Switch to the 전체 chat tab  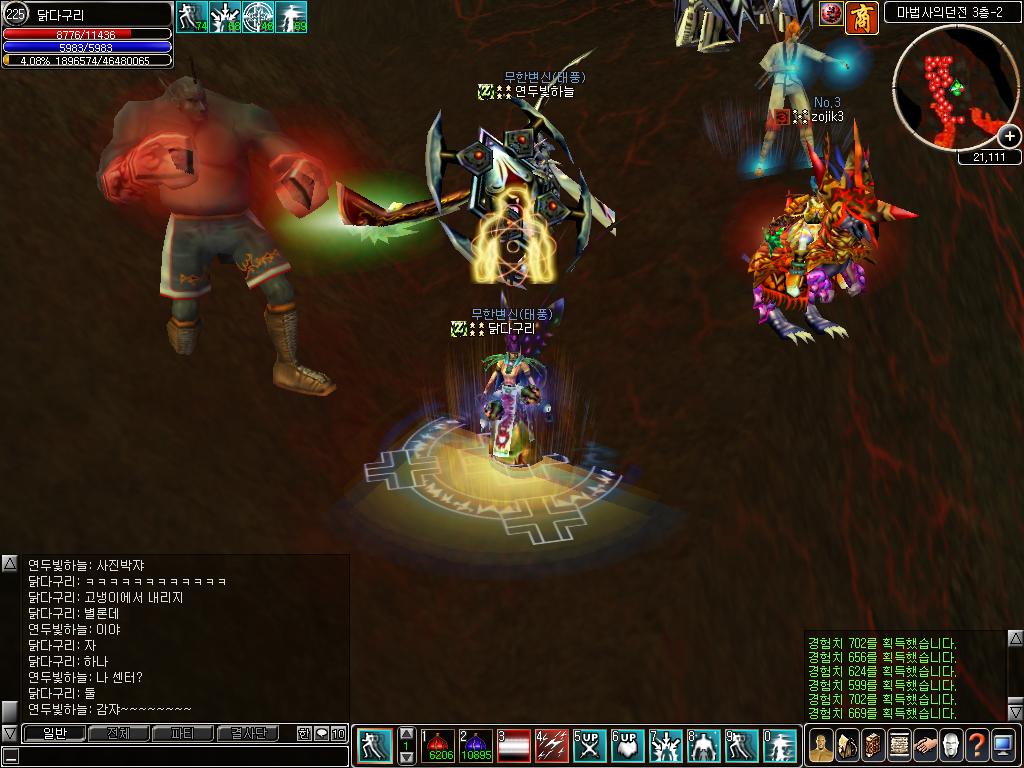point(118,734)
